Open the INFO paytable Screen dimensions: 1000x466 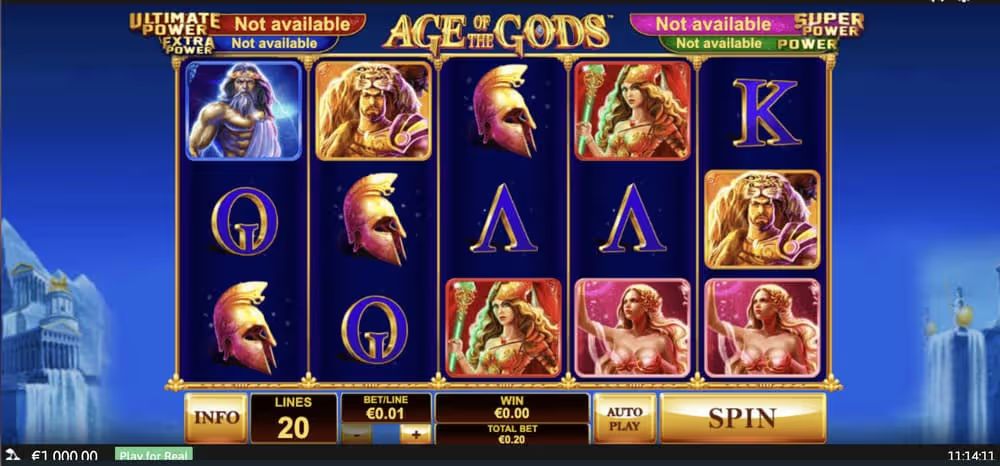click(215, 418)
